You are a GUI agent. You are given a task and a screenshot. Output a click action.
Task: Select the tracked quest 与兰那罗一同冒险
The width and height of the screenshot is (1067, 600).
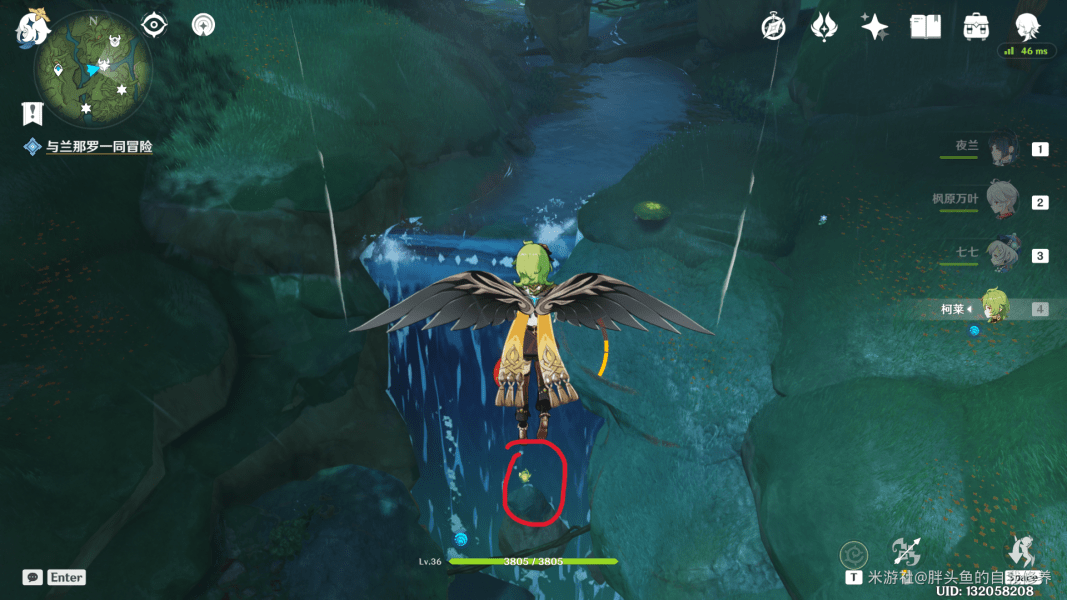pyautogui.click(x=99, y=147)
